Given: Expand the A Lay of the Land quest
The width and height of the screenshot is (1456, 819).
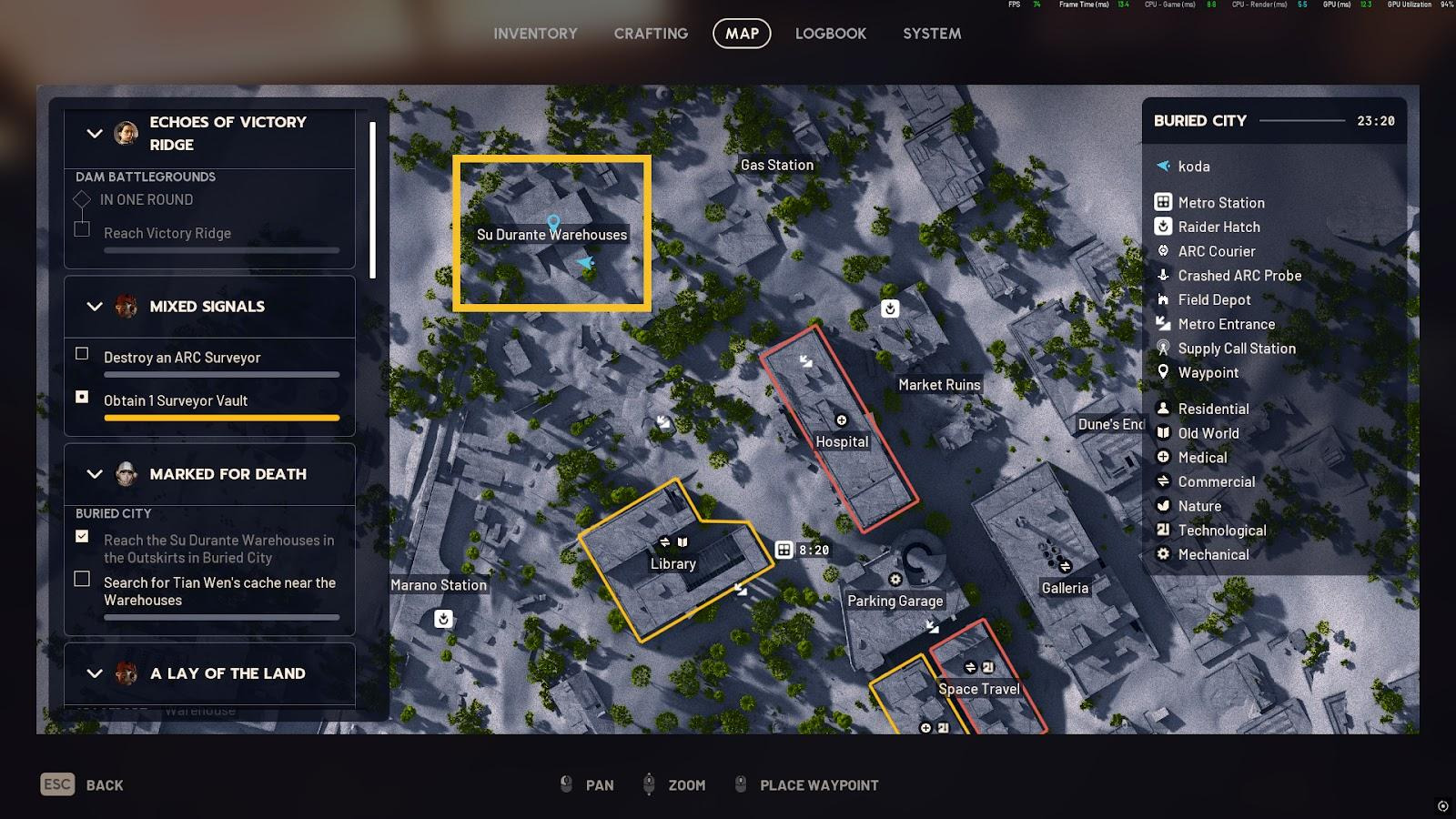Looking at the screenshot, I should [x=95, y=673].
